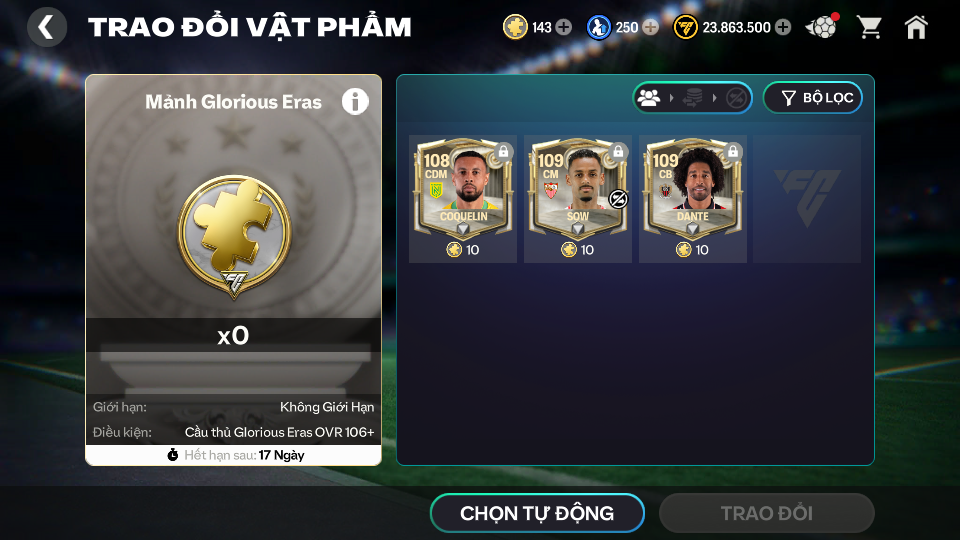Open the soccer ball notification icon
The image size is (960, 540).
822,27
